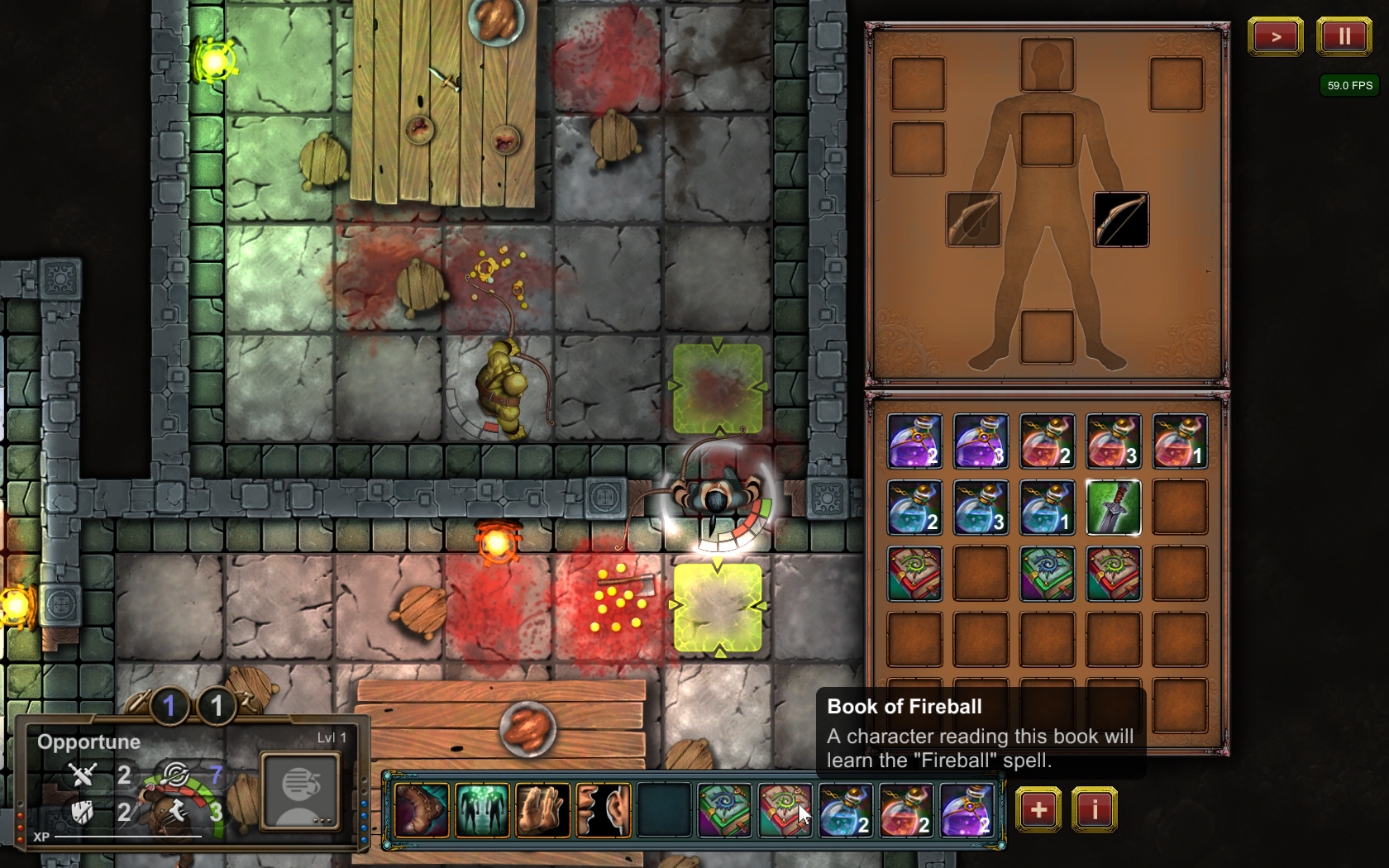Activate the mouth and ear ability
The width and height of the screenshot is (1389, 868).
pyautogui.click(x=603, y=811)
